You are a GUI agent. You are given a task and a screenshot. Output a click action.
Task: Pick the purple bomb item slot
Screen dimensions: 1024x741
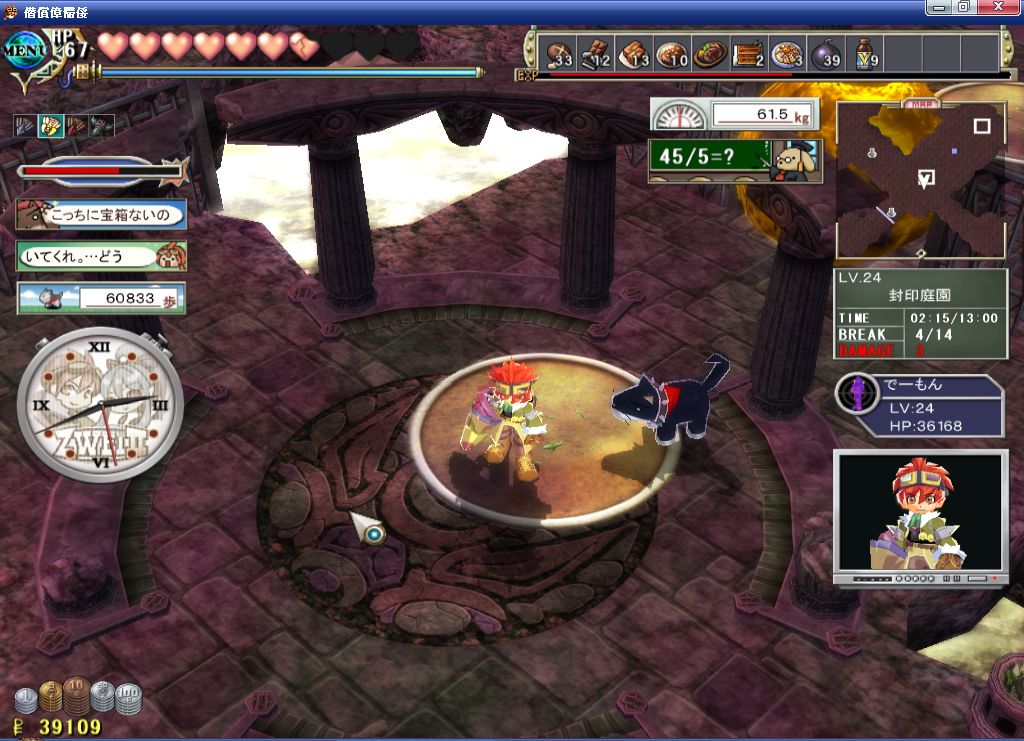pyautogui.click(x=826, y=52)
